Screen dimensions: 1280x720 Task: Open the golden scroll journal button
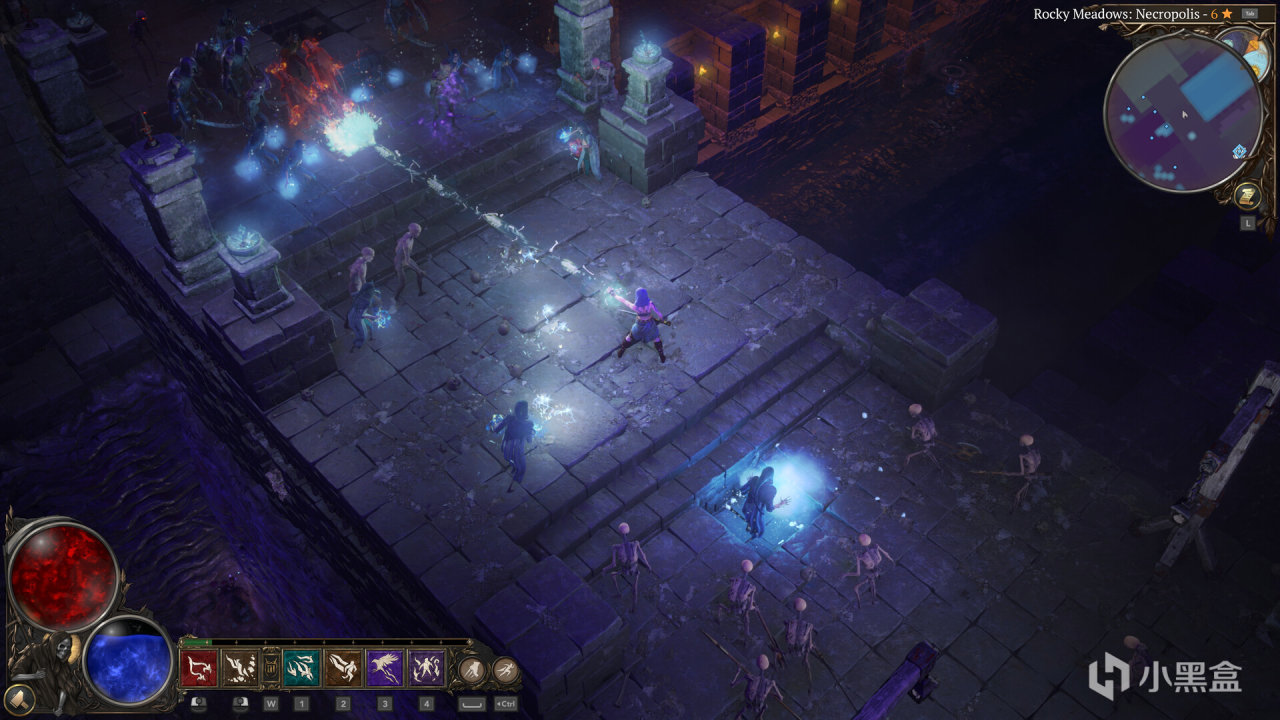coord(1247,194)
